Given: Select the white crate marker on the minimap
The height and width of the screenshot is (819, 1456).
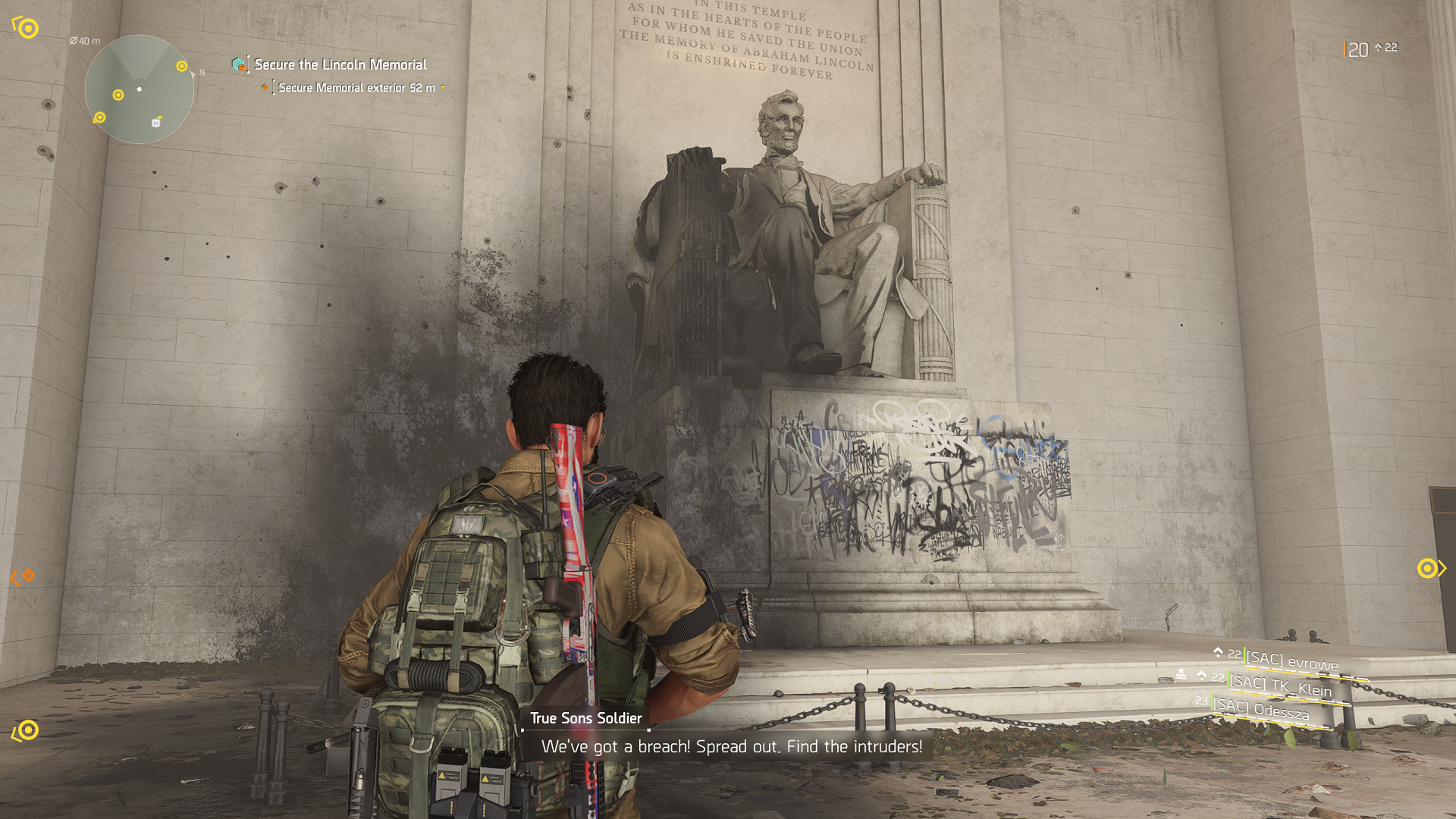Looking at the screenshot, I should pyautogui.click(x=156, y=122).
